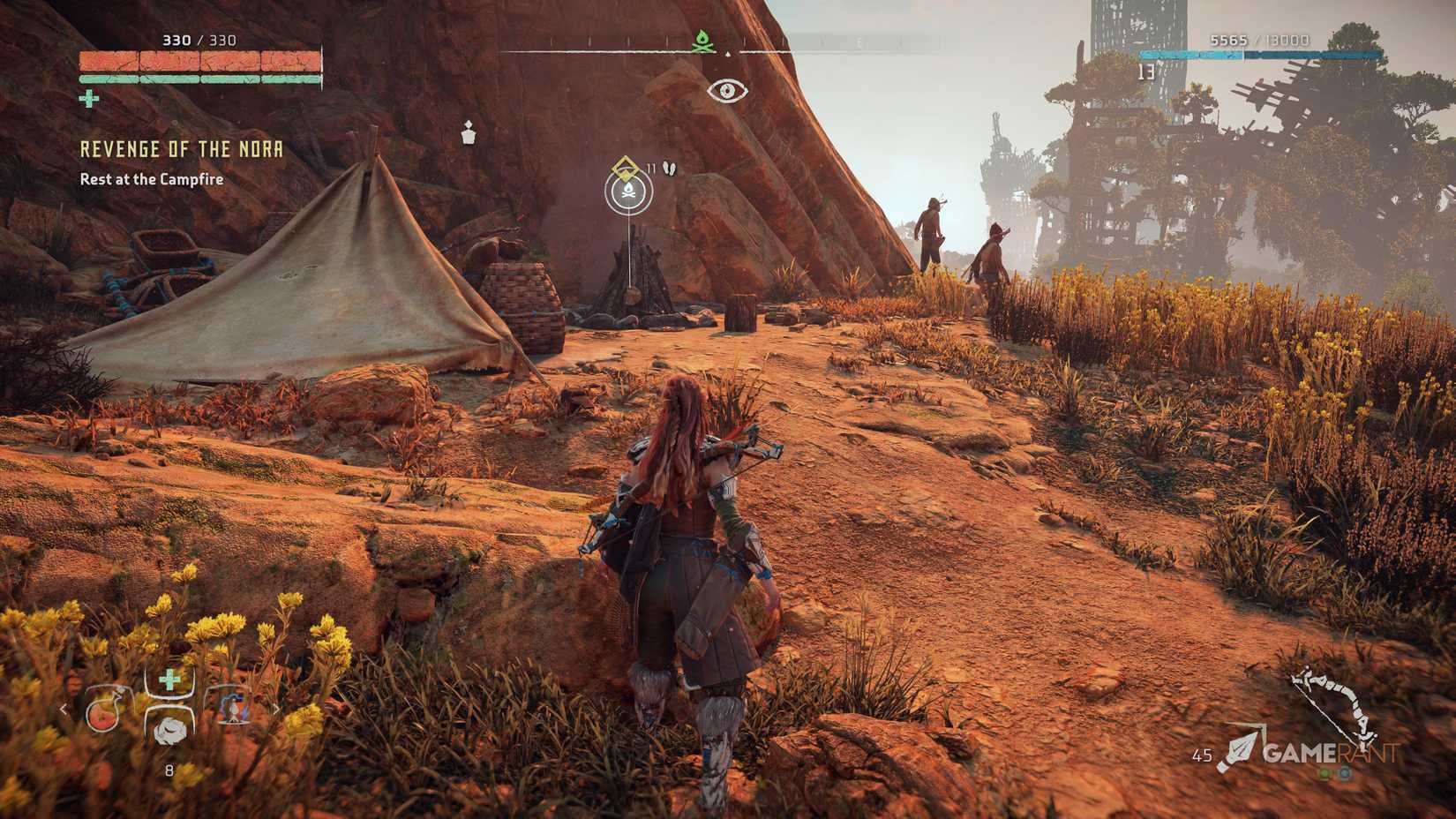
Task: Toggle the enemy awareness eye indicator
Action: (726, 88)
